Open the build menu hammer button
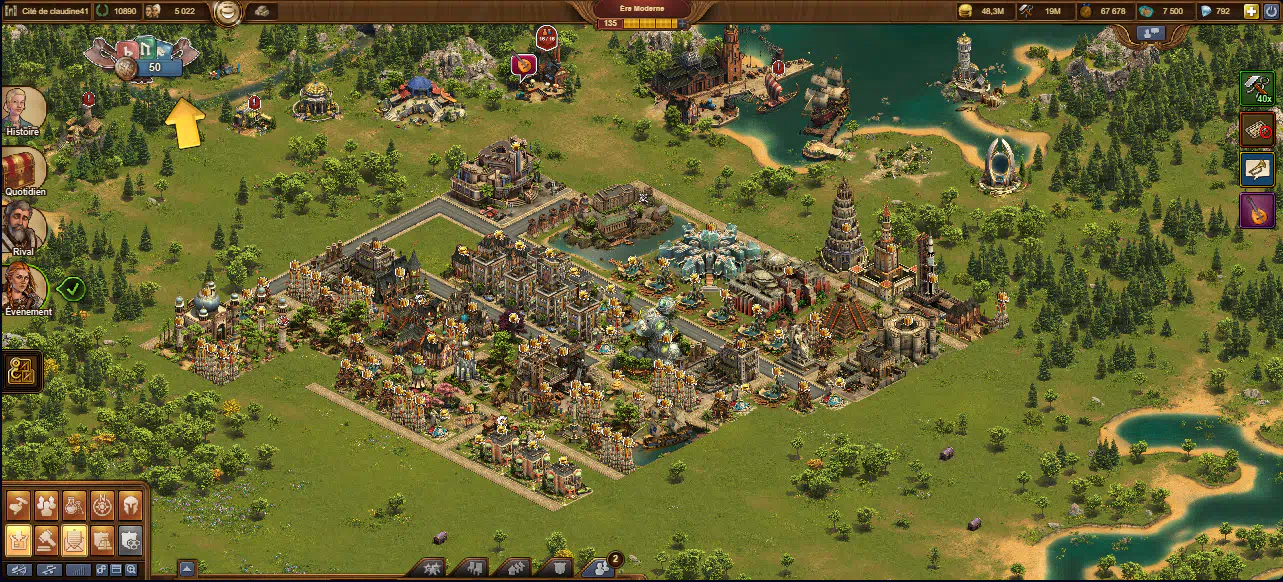Image resolution: width=1283 pixels, height=582 pixels. tap(19, 506)
